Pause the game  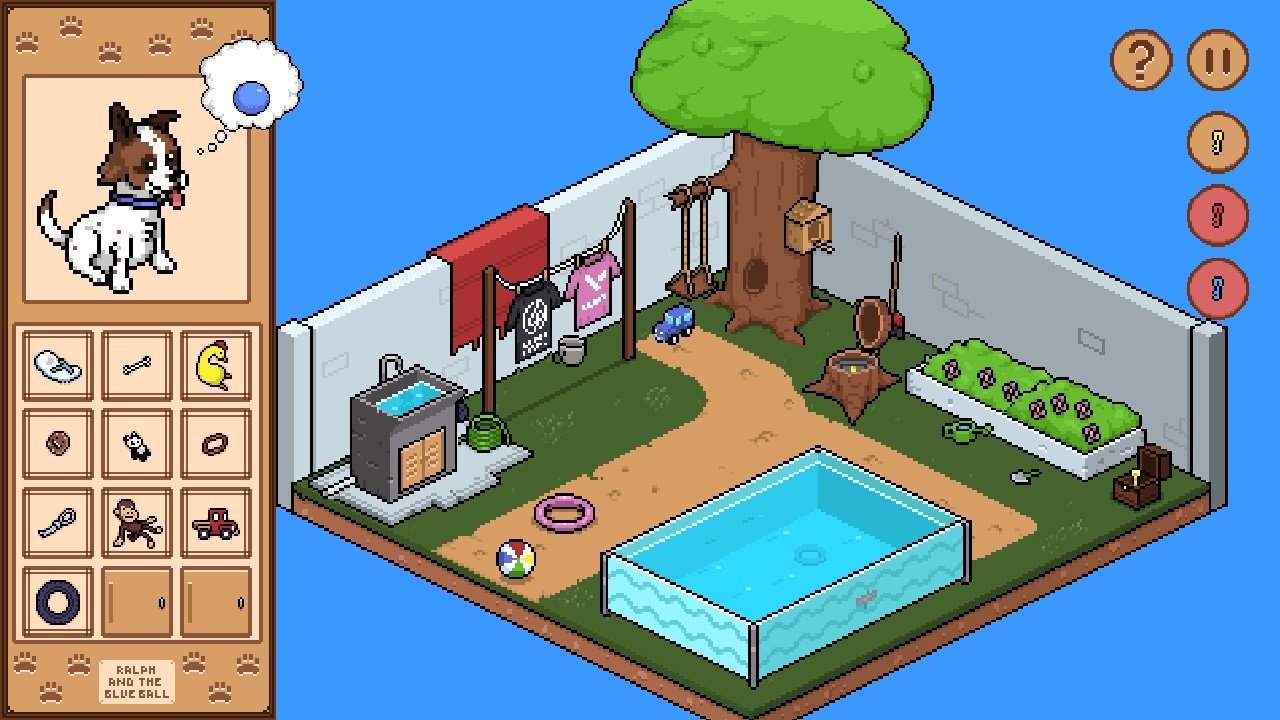[1216, 59]
